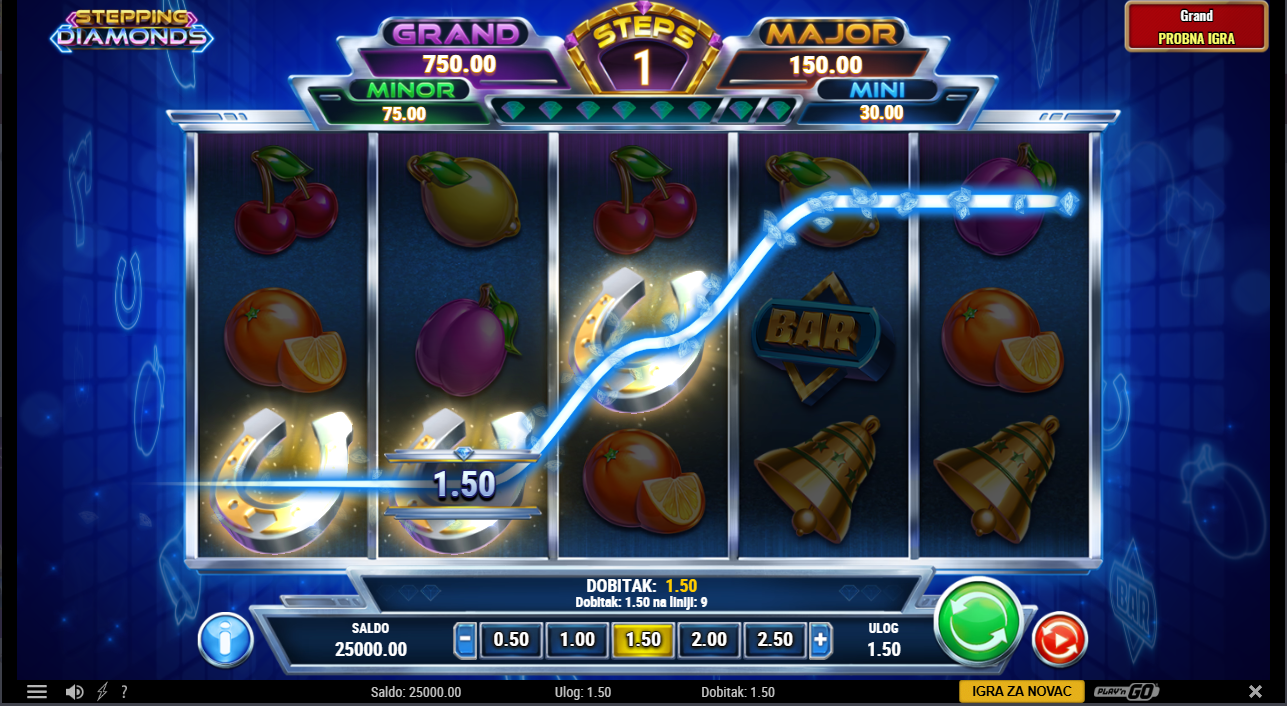This screenshot has width=1287, height=706.
Task: Click the Grand PROBNA IGRA badge
Action: (x=1196, y=27)
